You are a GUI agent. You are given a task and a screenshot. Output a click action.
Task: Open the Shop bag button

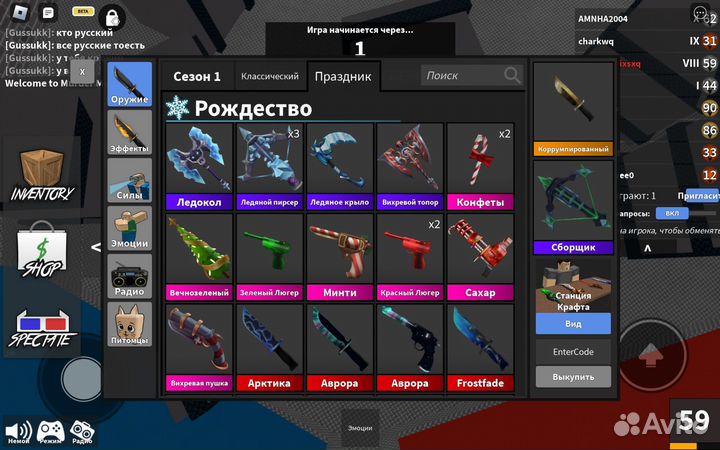click(42, 250)
